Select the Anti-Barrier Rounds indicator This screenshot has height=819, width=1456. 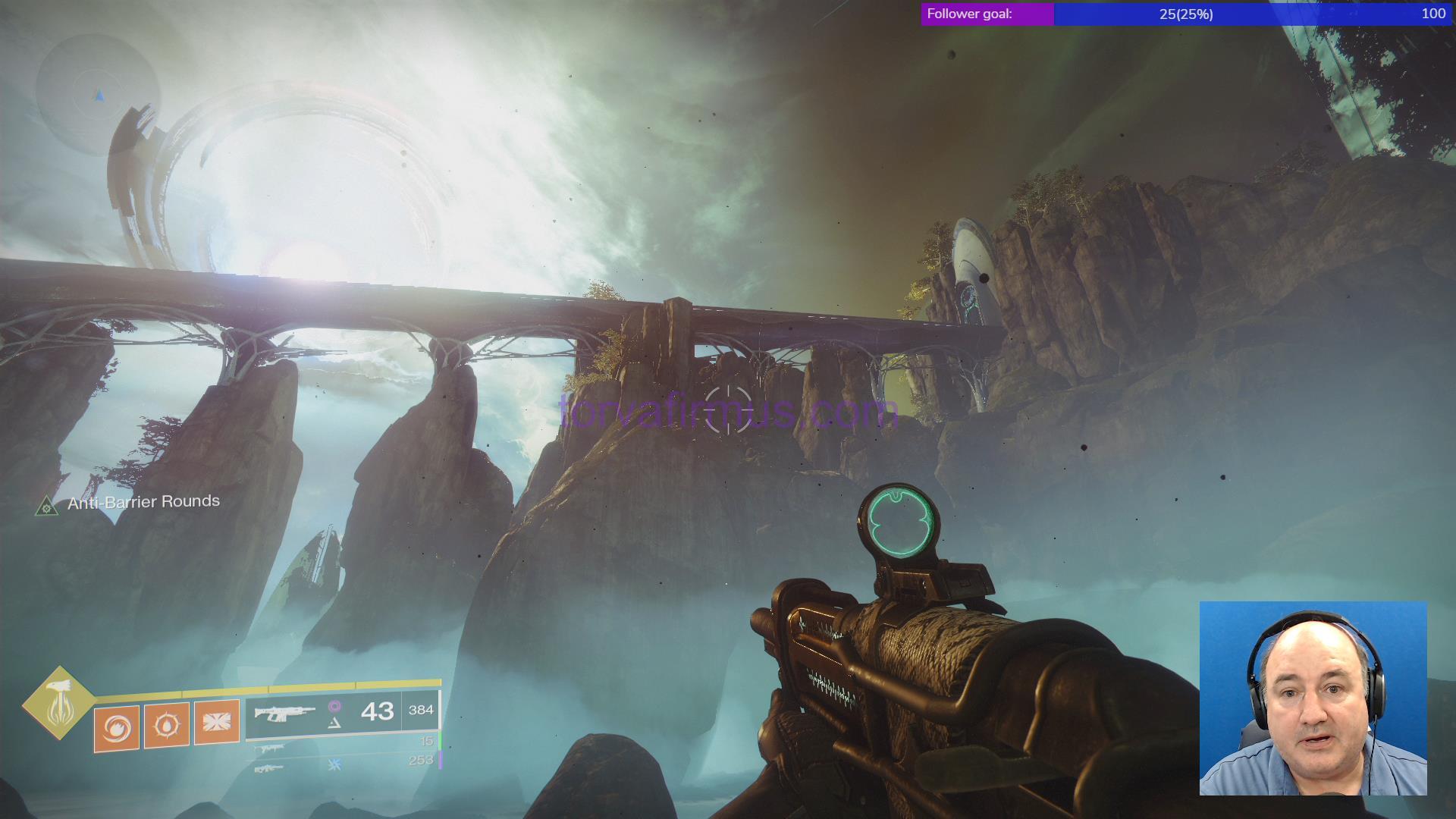pos(129,503)
